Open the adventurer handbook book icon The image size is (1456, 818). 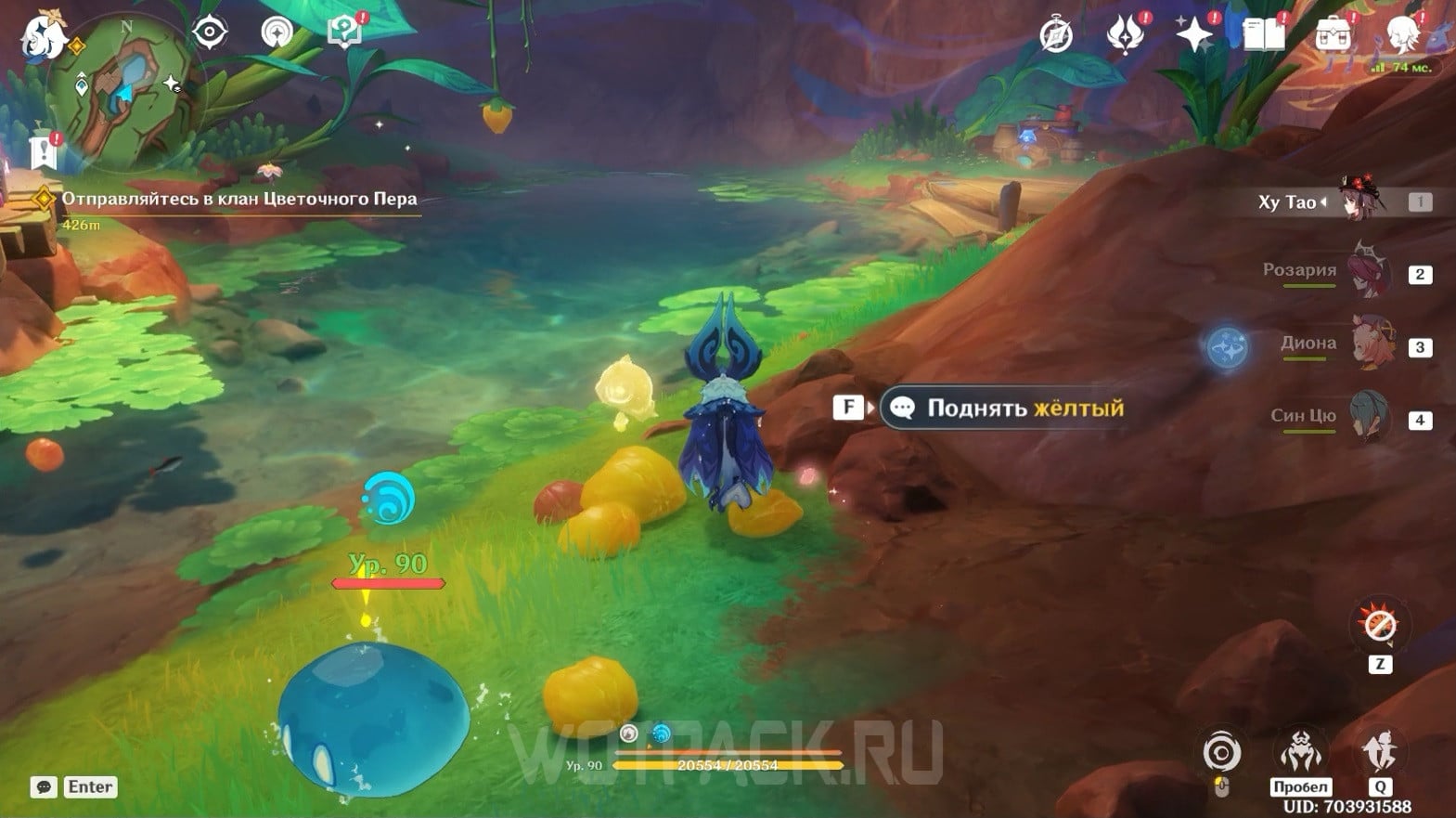[x=1263, y=35]
